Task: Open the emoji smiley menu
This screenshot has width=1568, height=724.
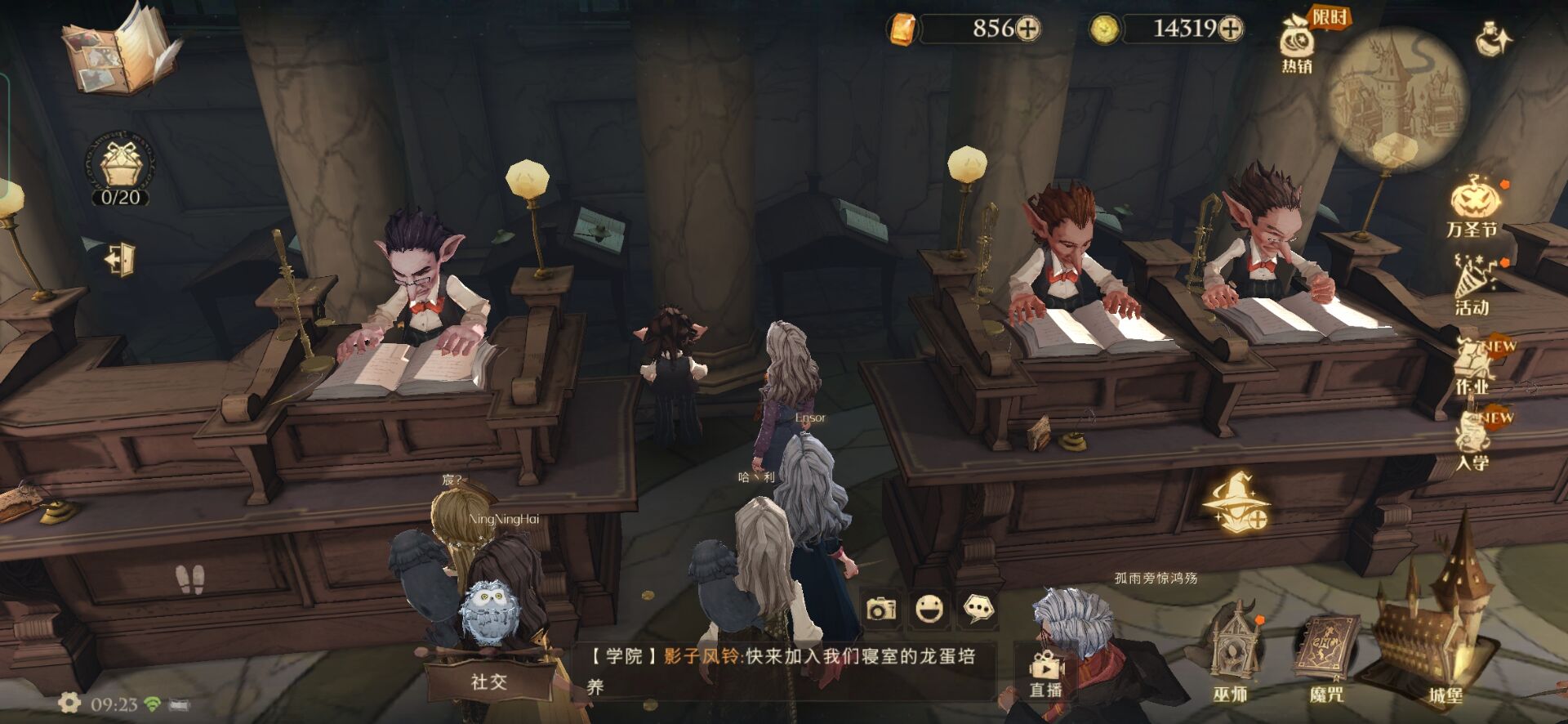Action: coord(929,609)
